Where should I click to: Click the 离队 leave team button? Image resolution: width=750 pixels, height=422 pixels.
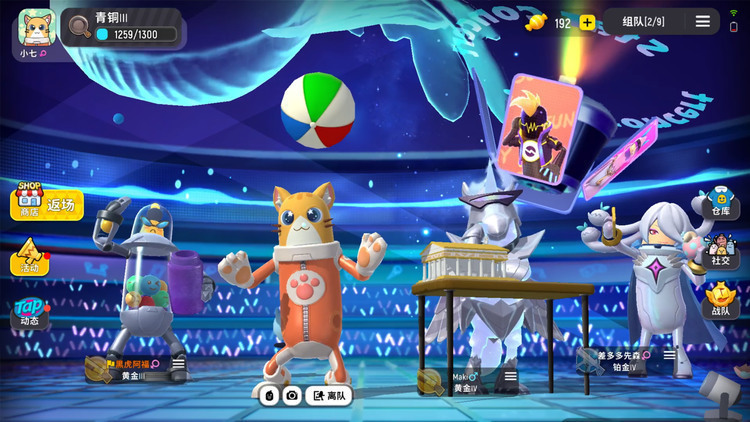[x=329, y=396]
